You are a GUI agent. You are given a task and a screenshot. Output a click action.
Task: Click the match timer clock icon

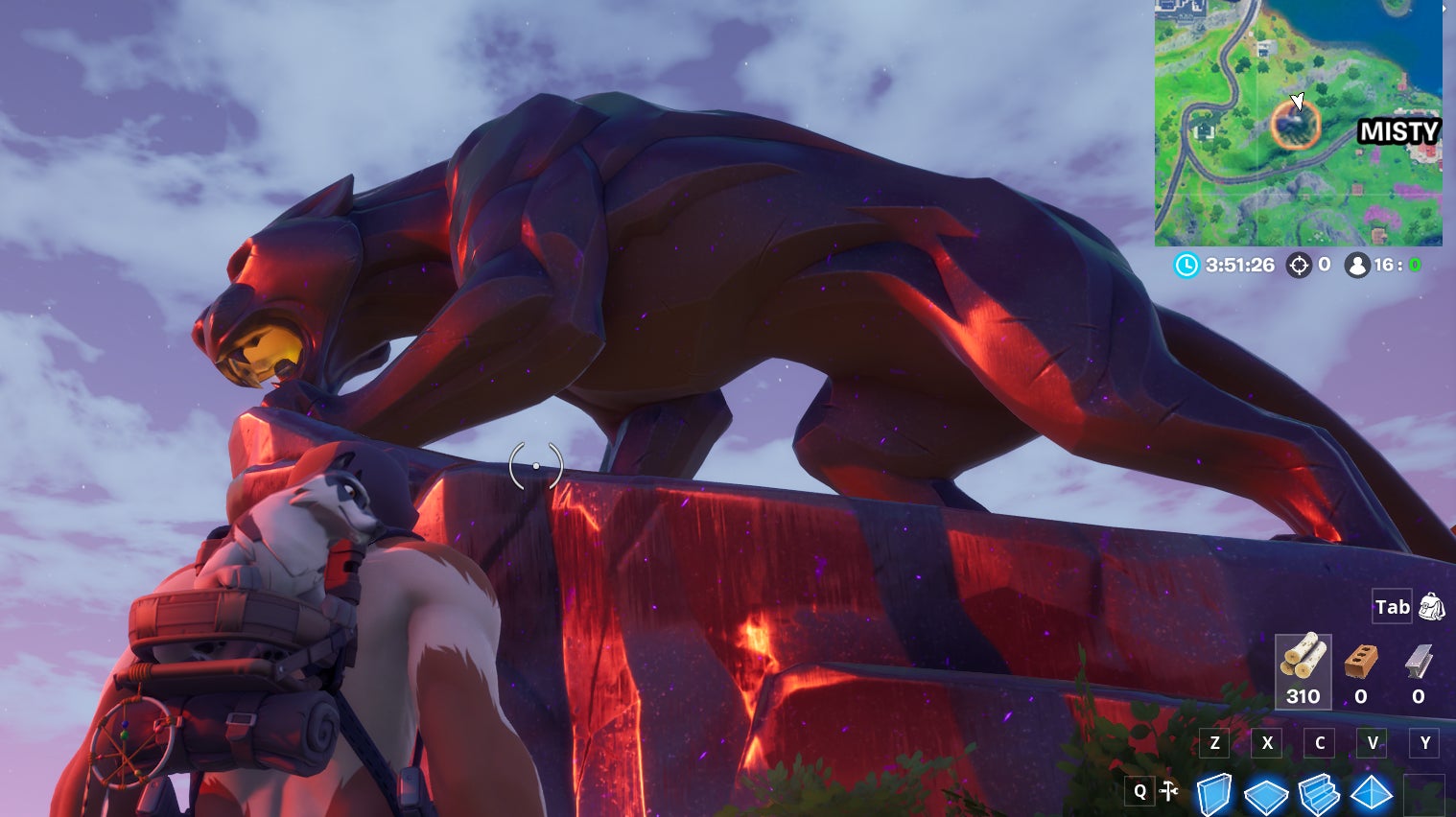click(1185, 265)
